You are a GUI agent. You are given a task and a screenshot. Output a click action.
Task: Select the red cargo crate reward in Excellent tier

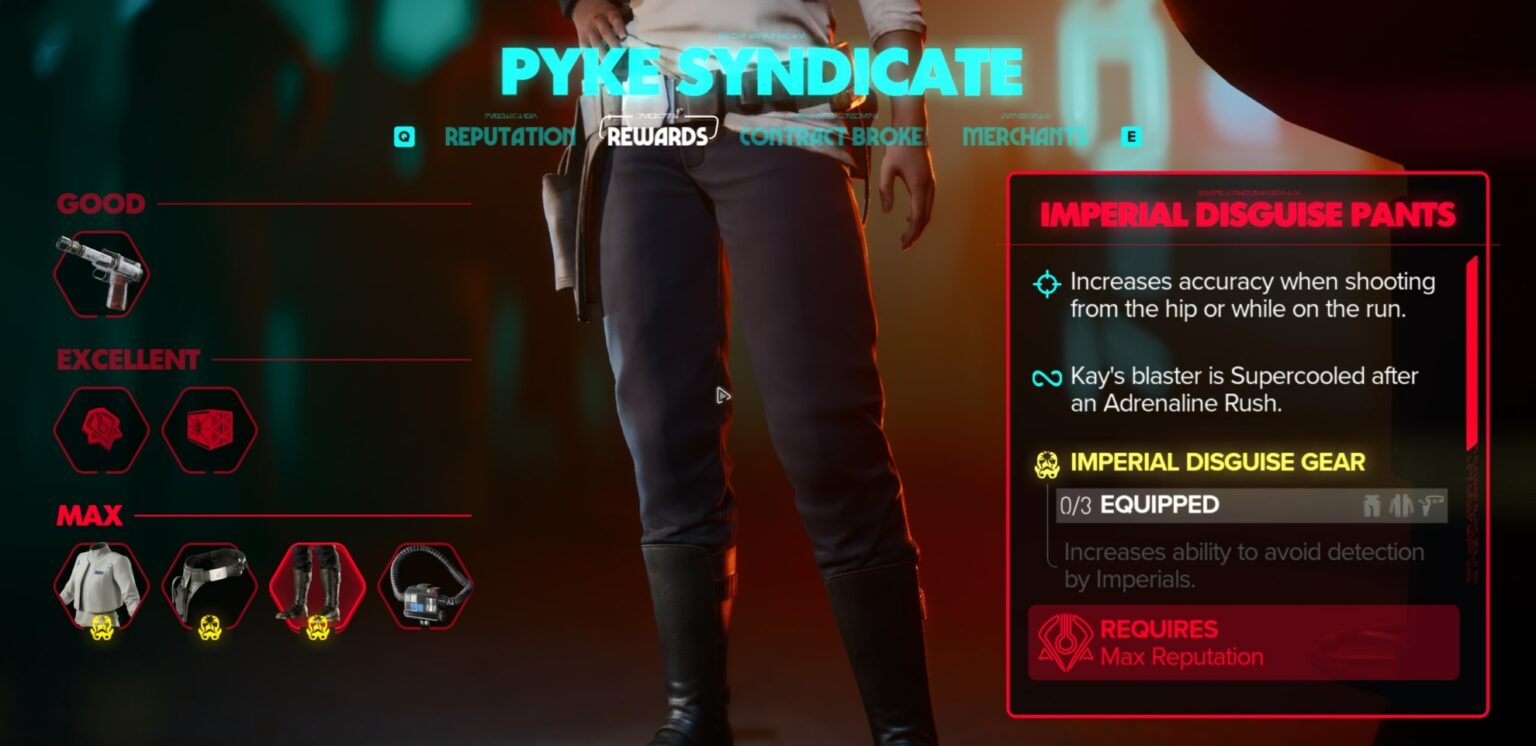[x=210, y=430]
